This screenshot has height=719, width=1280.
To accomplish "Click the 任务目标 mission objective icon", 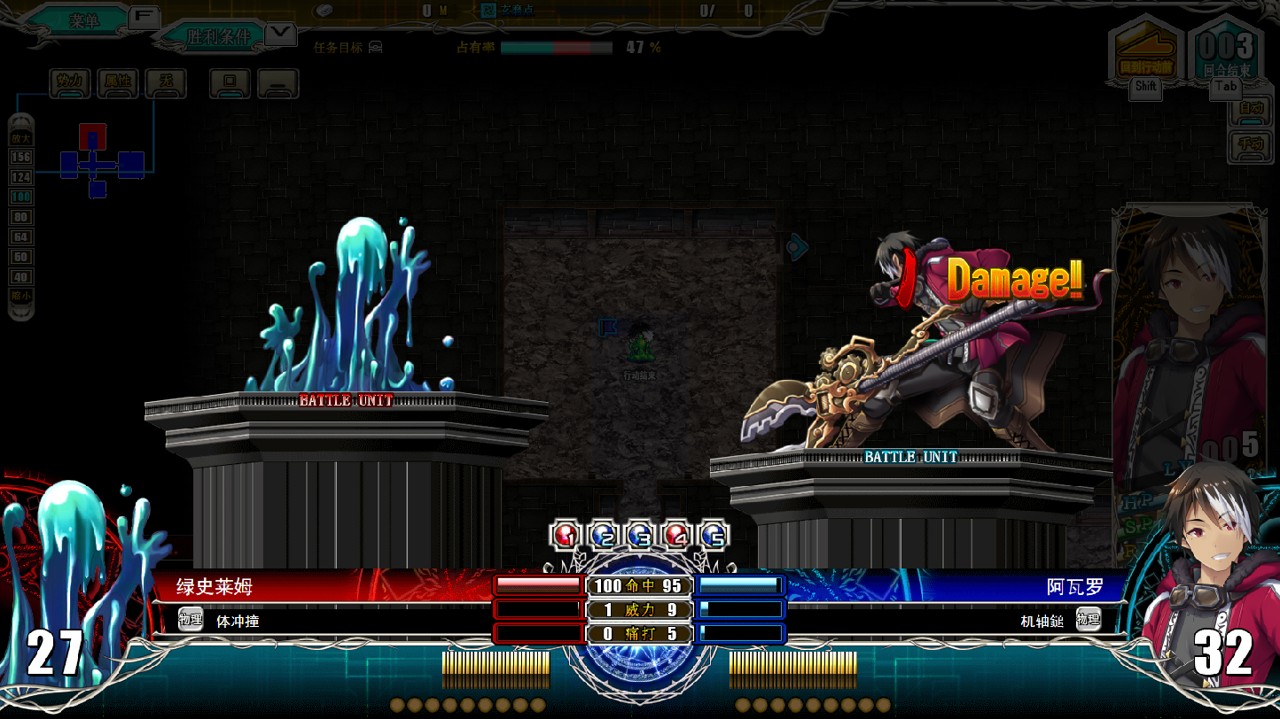I will [375, 47].
